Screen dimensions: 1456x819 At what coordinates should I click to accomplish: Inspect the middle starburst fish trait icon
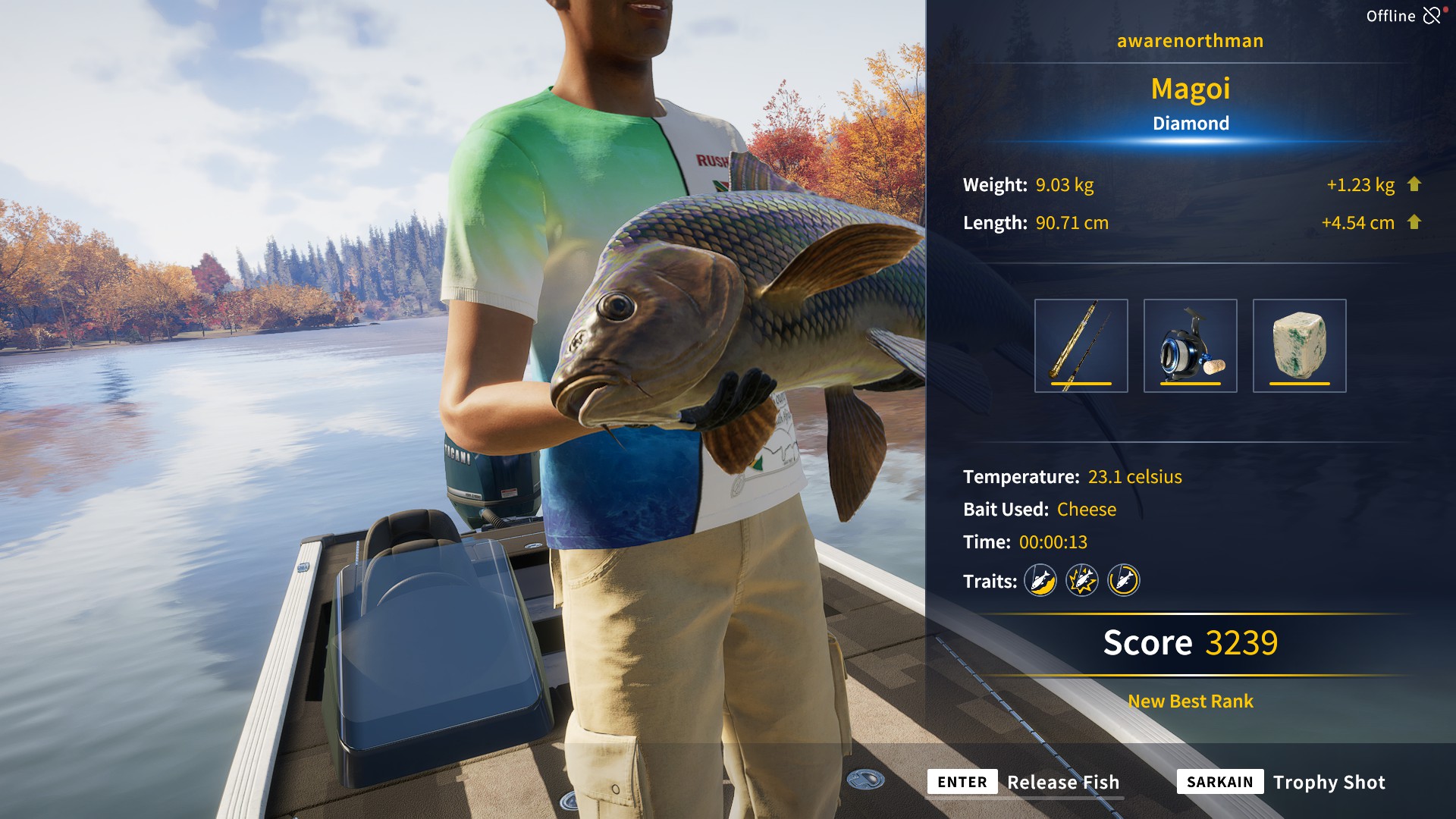[1082, 581]
